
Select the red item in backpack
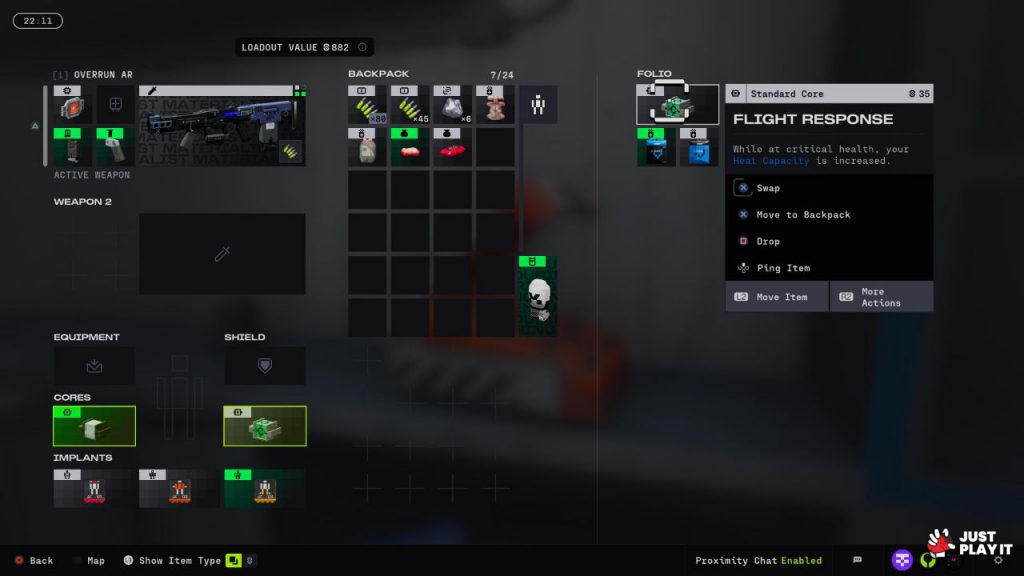[453, 148]
